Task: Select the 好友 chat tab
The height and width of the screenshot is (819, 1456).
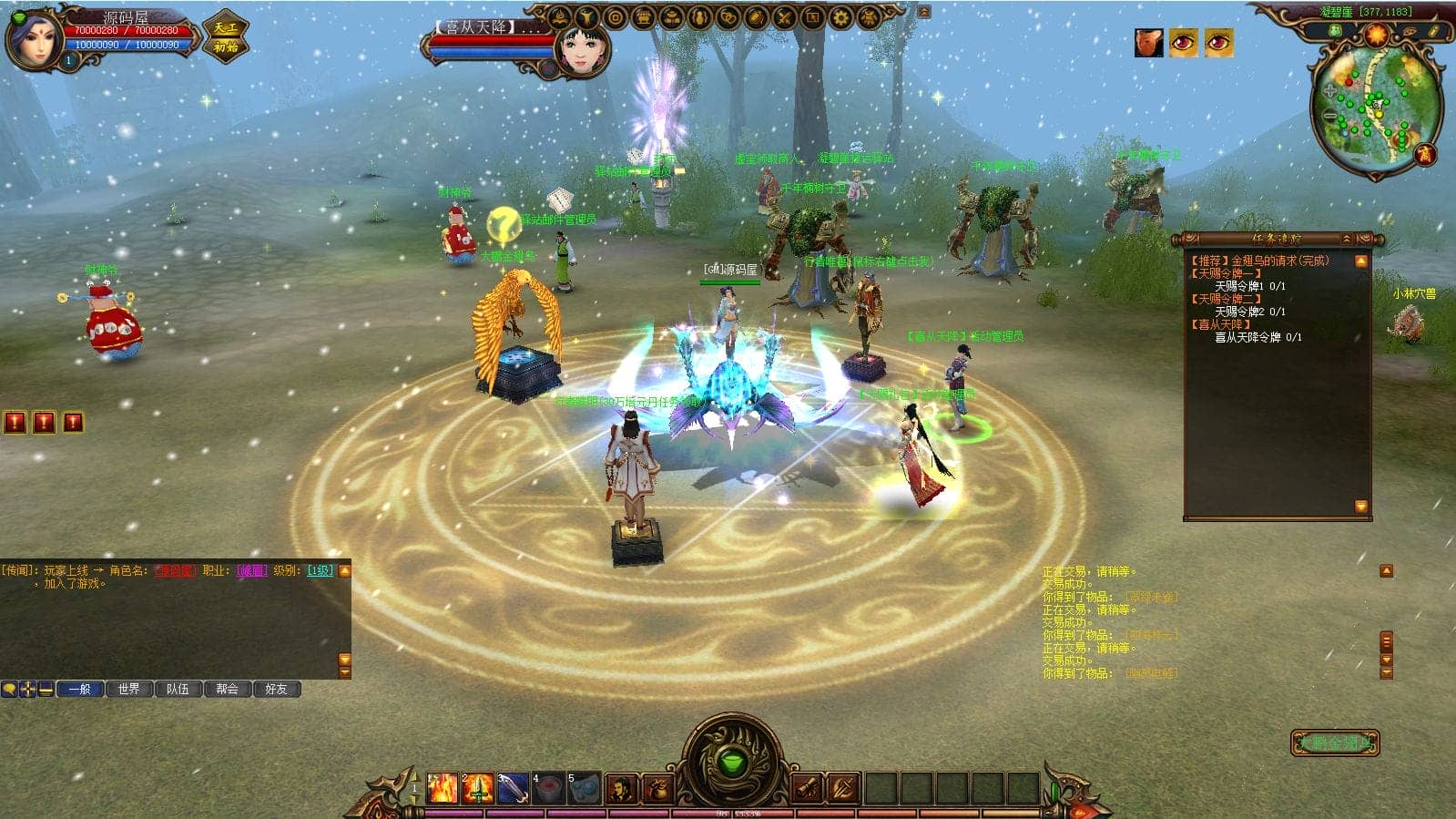Action: (277, 689)
